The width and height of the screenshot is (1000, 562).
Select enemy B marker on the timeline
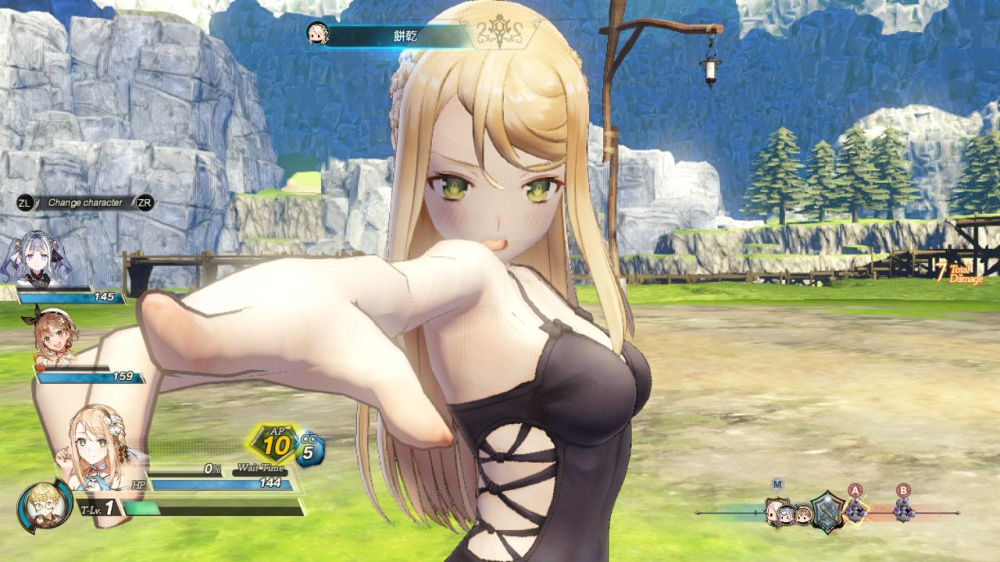pos(904,511)
